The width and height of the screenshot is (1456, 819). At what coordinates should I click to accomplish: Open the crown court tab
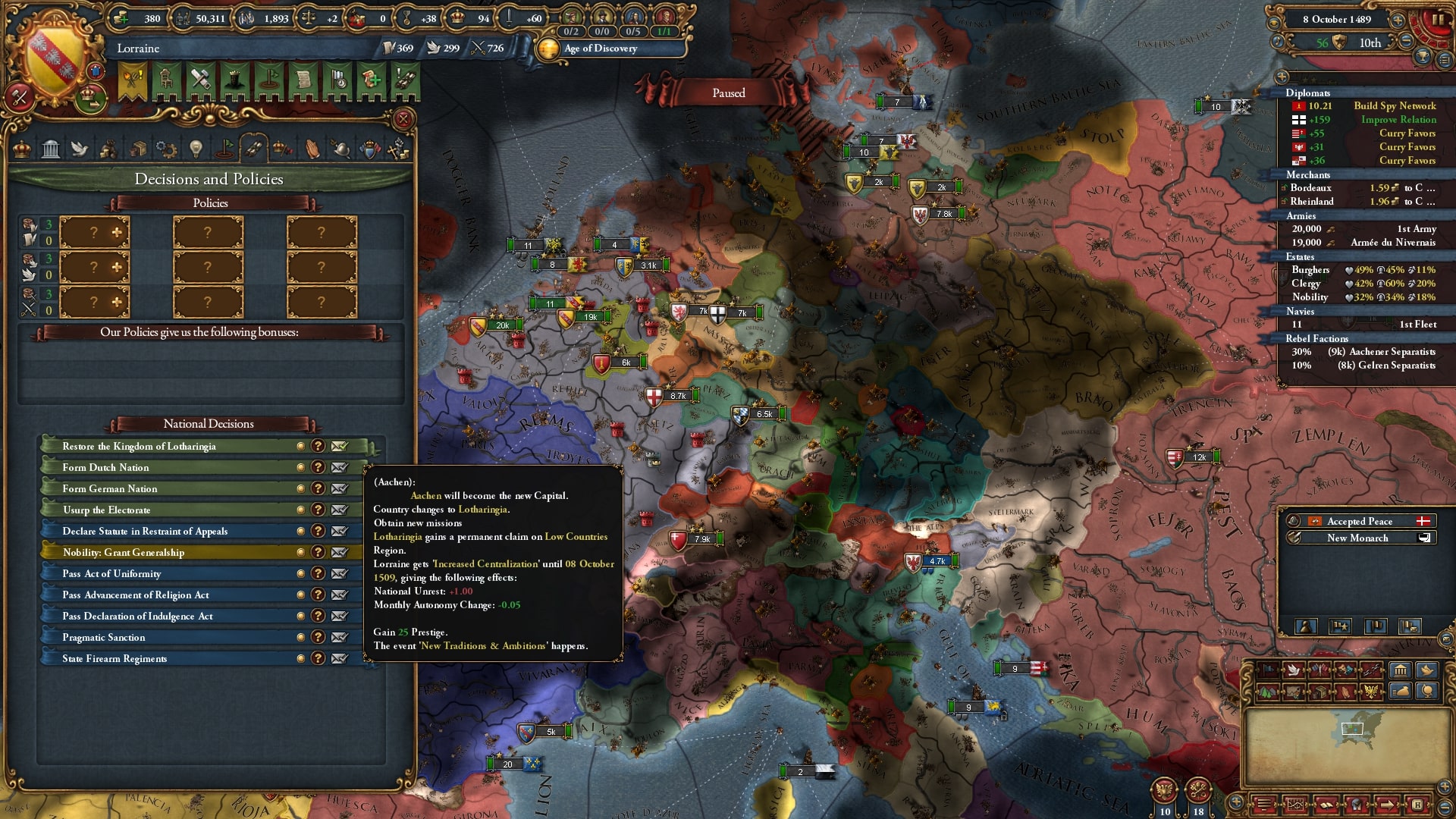pyautogui.click(x=22, y=149)
